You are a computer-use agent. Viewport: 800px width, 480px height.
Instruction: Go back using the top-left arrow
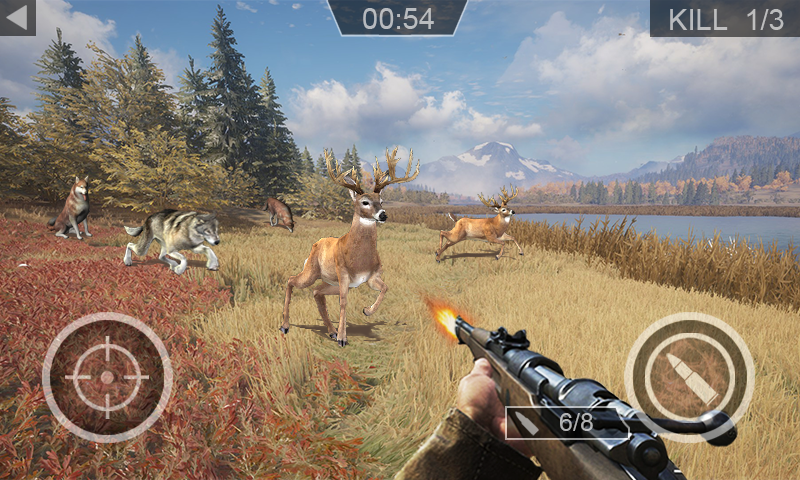pos(17,17)
